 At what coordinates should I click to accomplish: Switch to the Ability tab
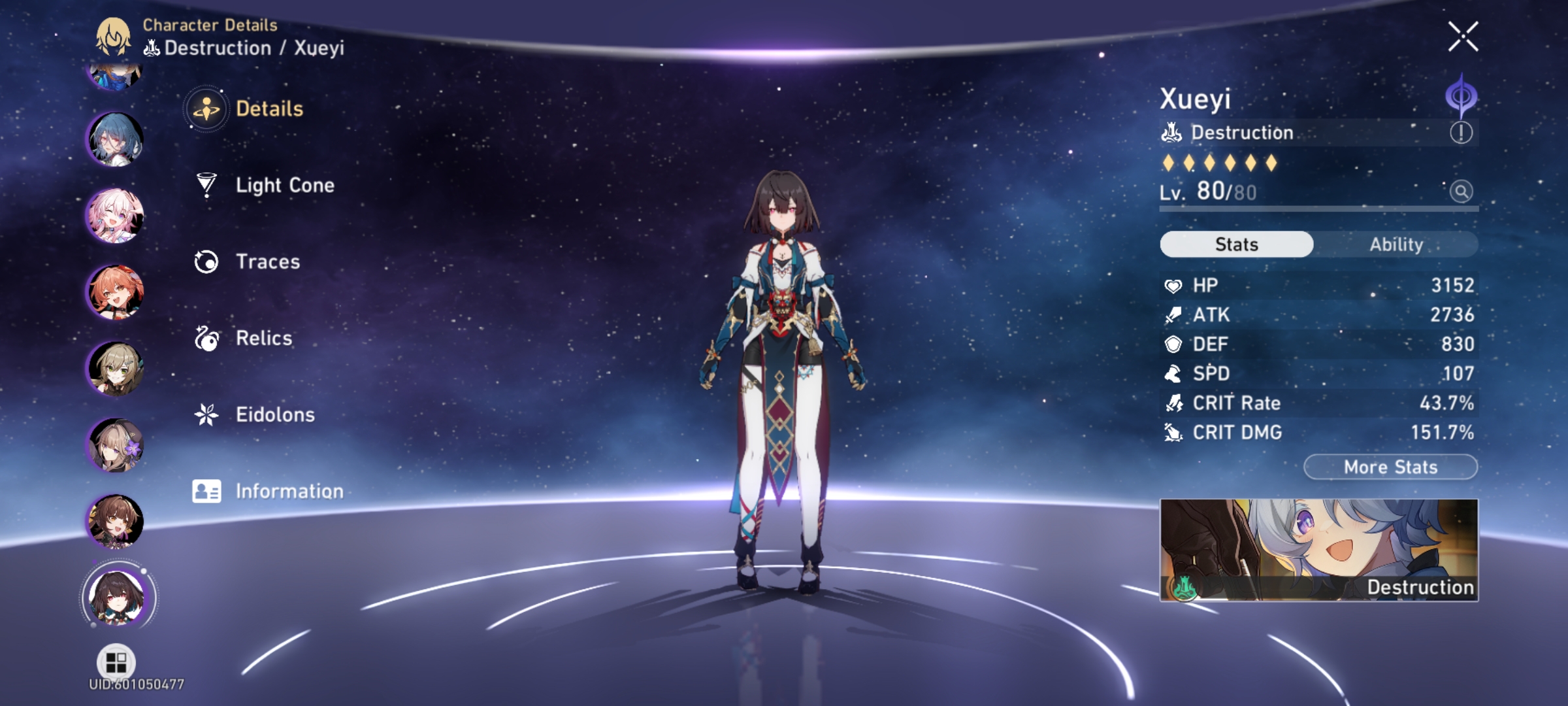(x=1397, y=244)
